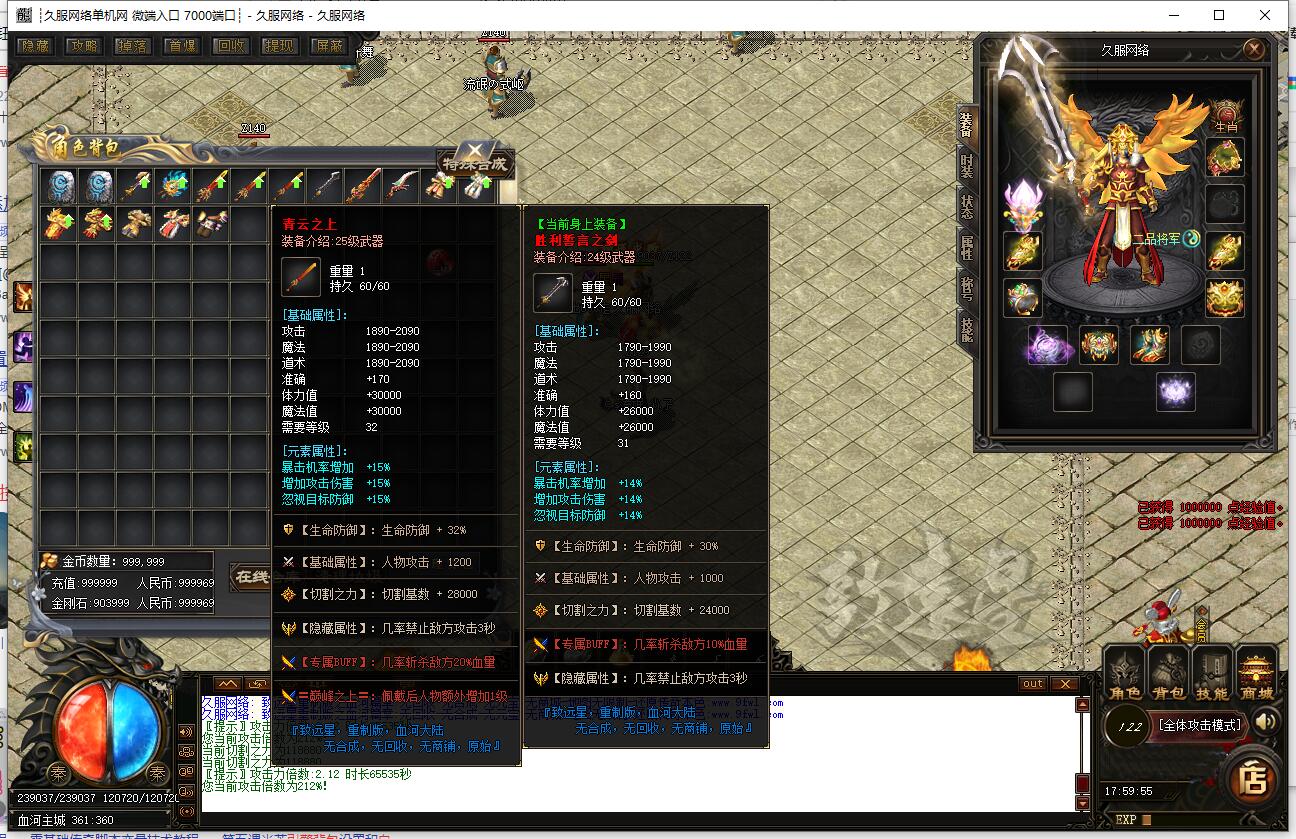The image size is (1296, 839).
Task: Click the 隐藏 (hide) top menu button
Action: (35, 46)
